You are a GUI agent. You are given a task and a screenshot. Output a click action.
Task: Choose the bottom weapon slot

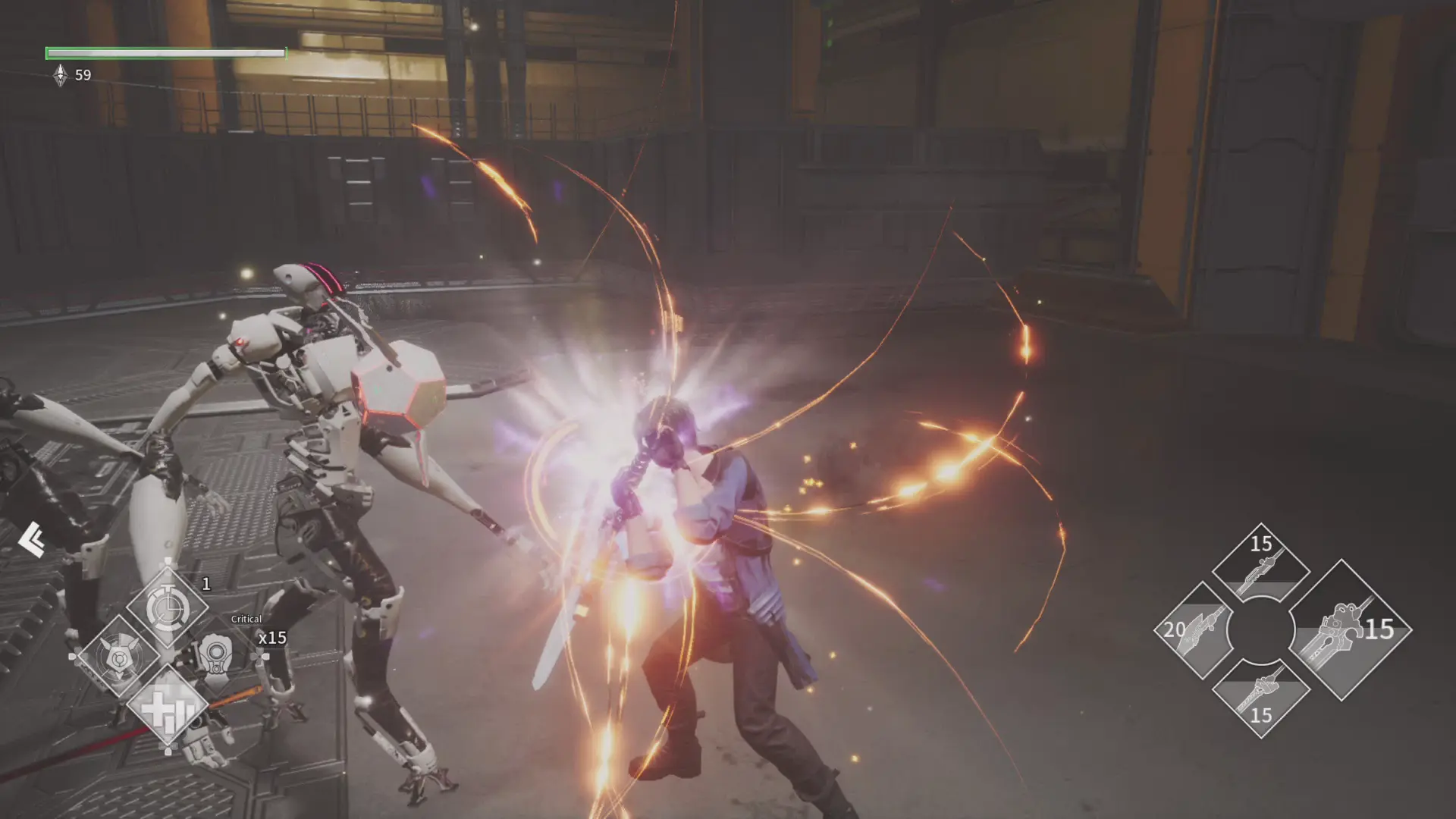pos(1260,698)
